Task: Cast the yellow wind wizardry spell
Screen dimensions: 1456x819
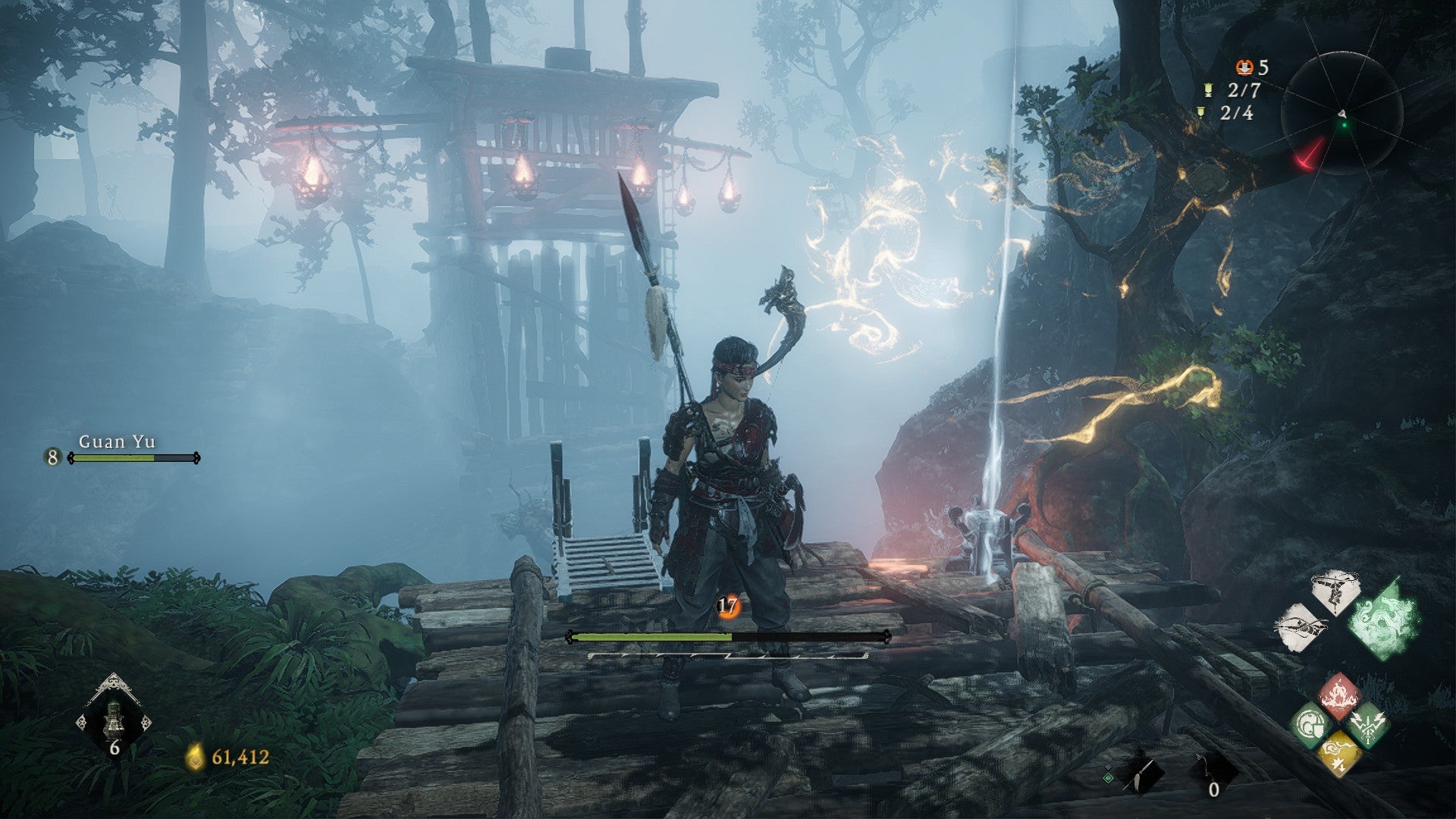Action: (1340, 753)
